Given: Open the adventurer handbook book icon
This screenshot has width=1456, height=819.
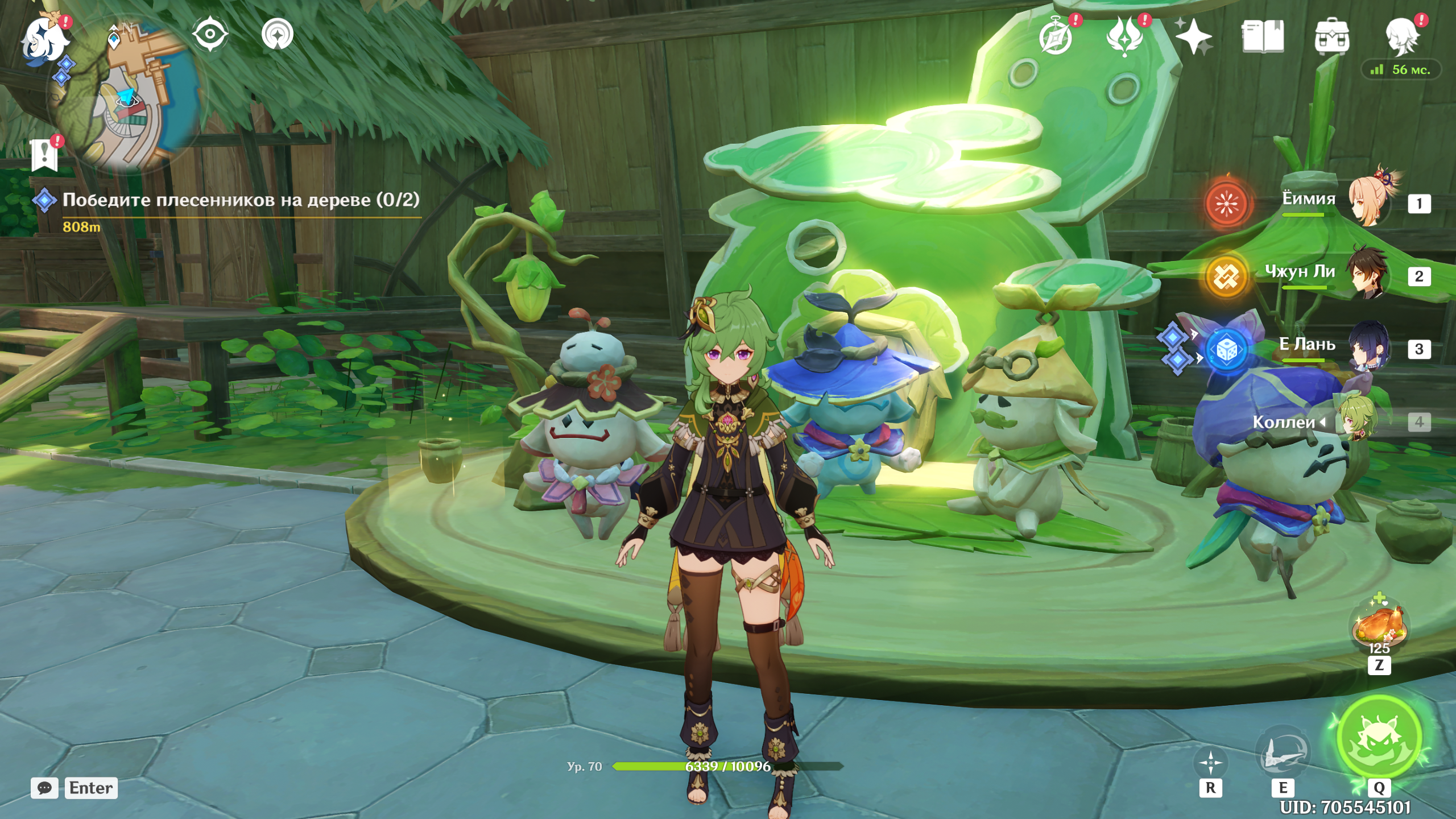Looking at the screenshot, I should (1263, 37).
